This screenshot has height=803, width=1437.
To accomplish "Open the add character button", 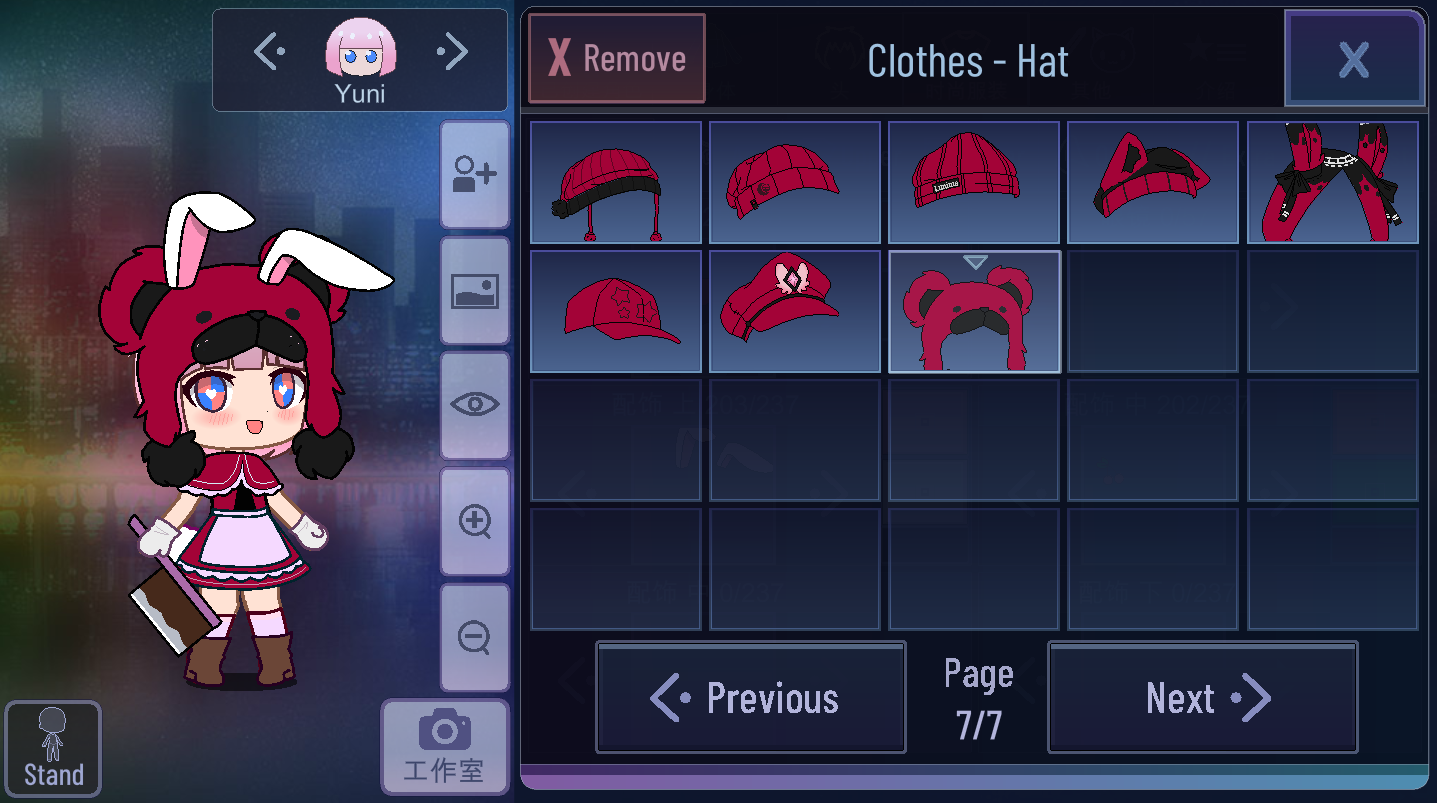I will tap(474, 175).
